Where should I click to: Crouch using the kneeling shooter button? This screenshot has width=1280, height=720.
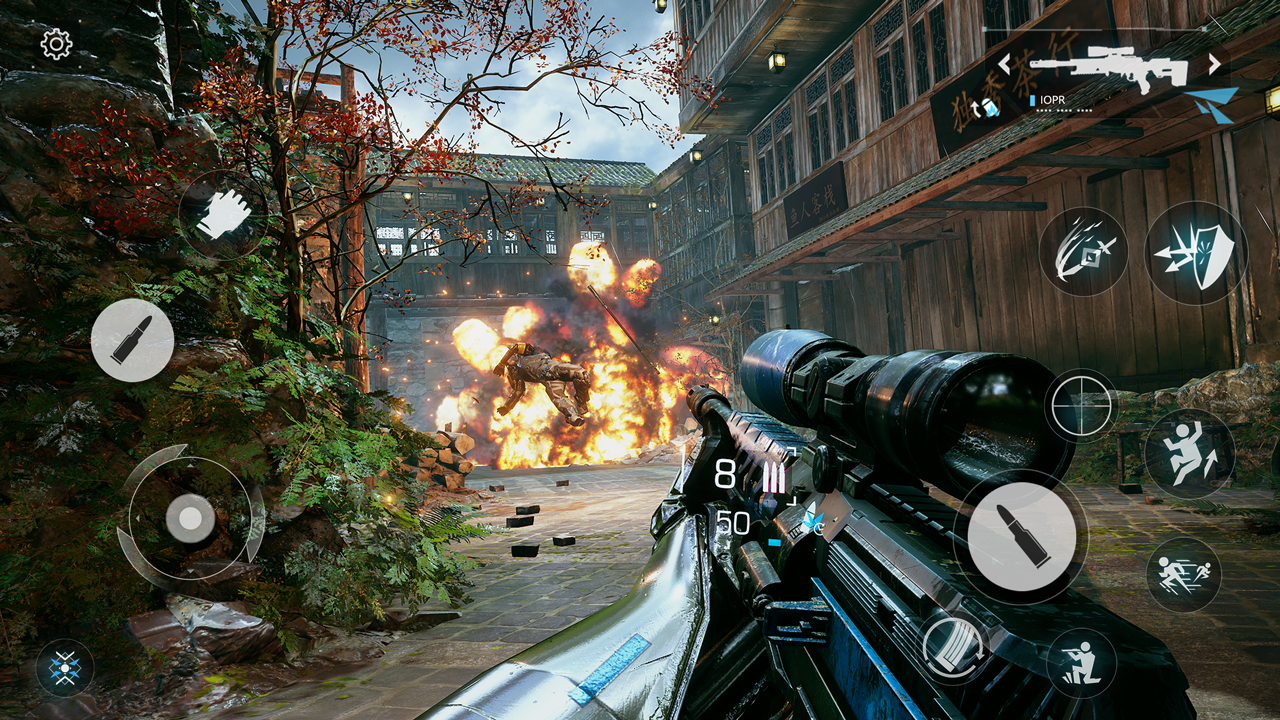click(1081, 663)
